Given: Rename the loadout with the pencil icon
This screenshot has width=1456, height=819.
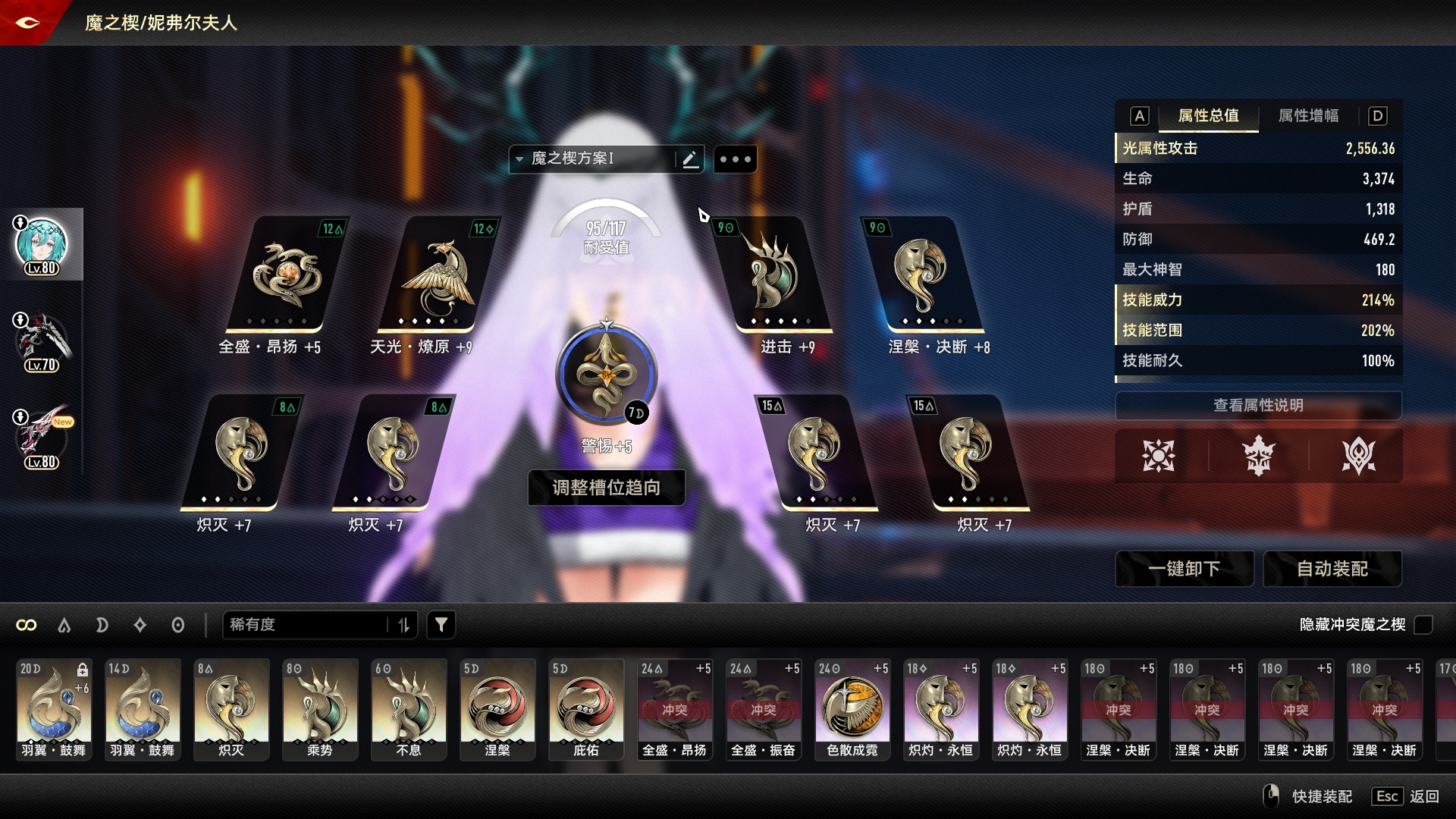Looking at the screenshot, I should click(689, 159).
